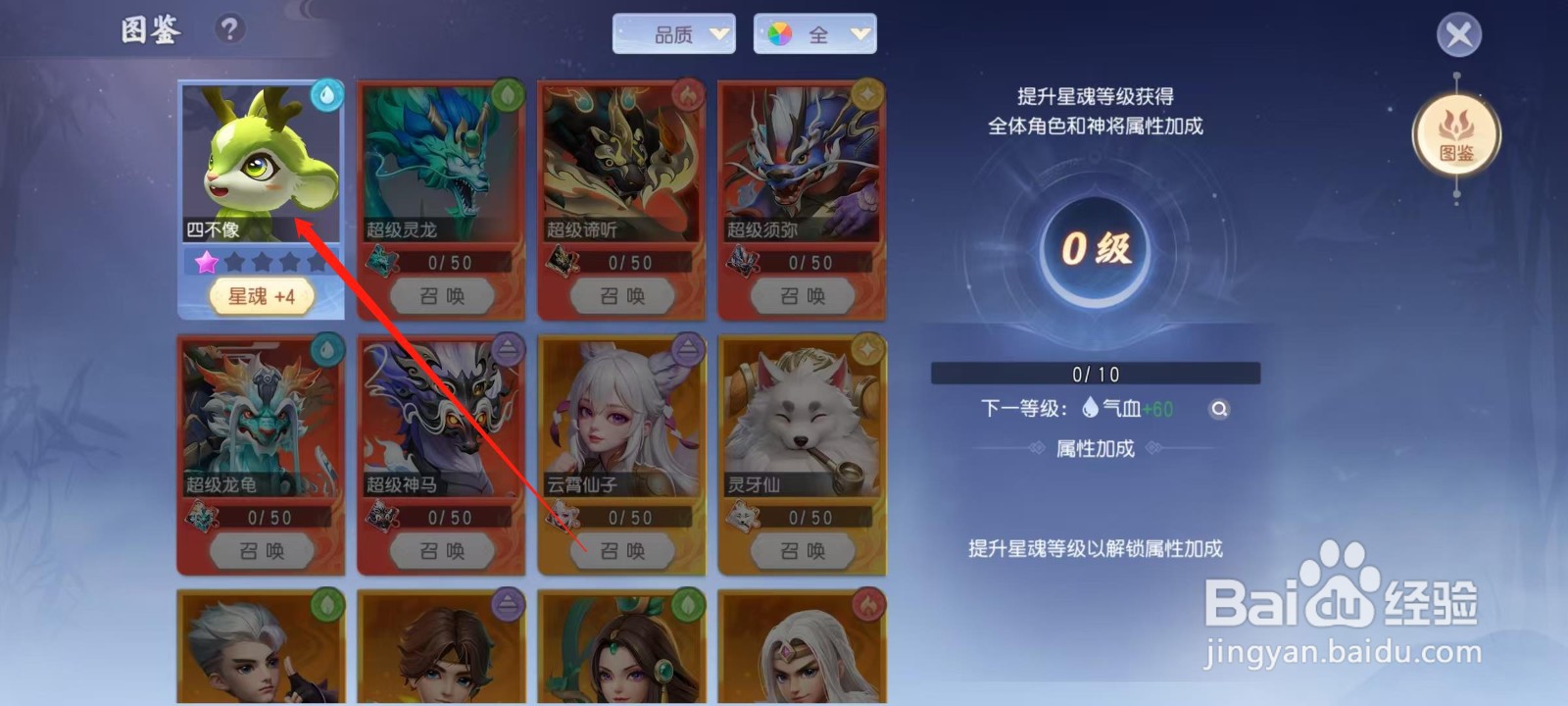This screenshot has height=706, width=1568.
Task: Click the shard fragment icon on 灵牙仙 card
Action: pyautogui.click(x=742, y=514)
